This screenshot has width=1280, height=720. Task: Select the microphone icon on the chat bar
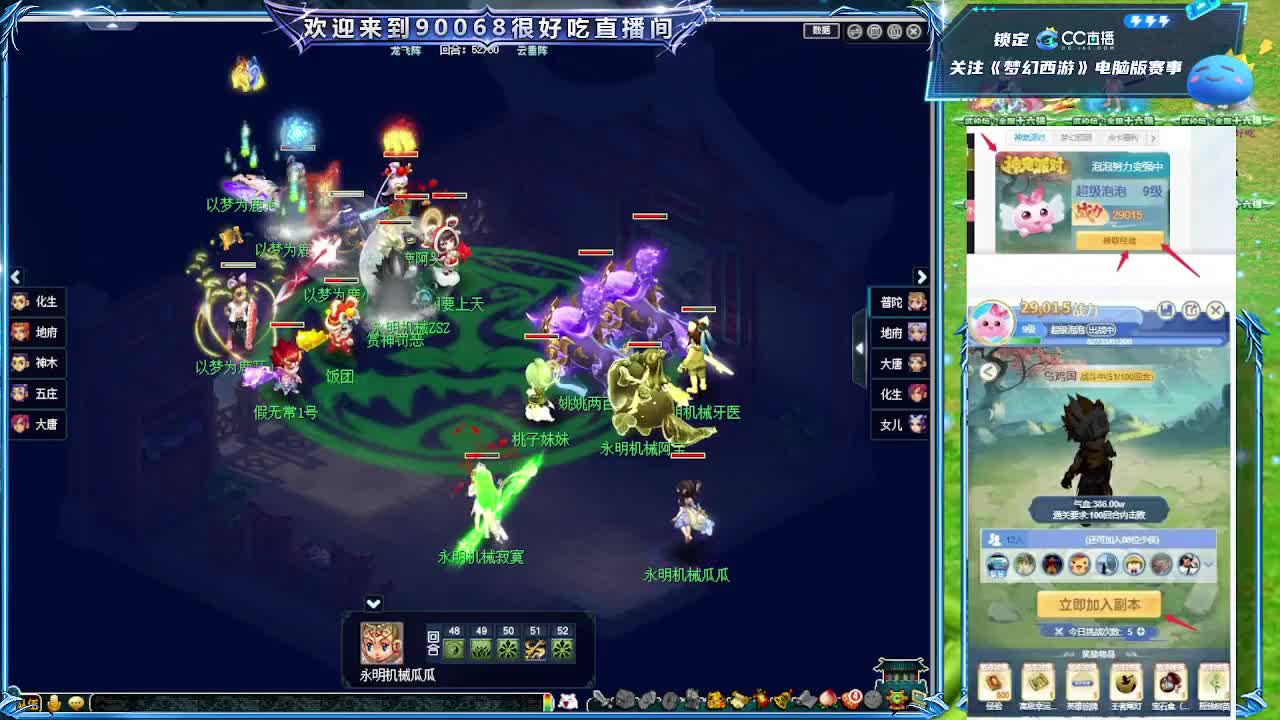(x=53, y=705)
